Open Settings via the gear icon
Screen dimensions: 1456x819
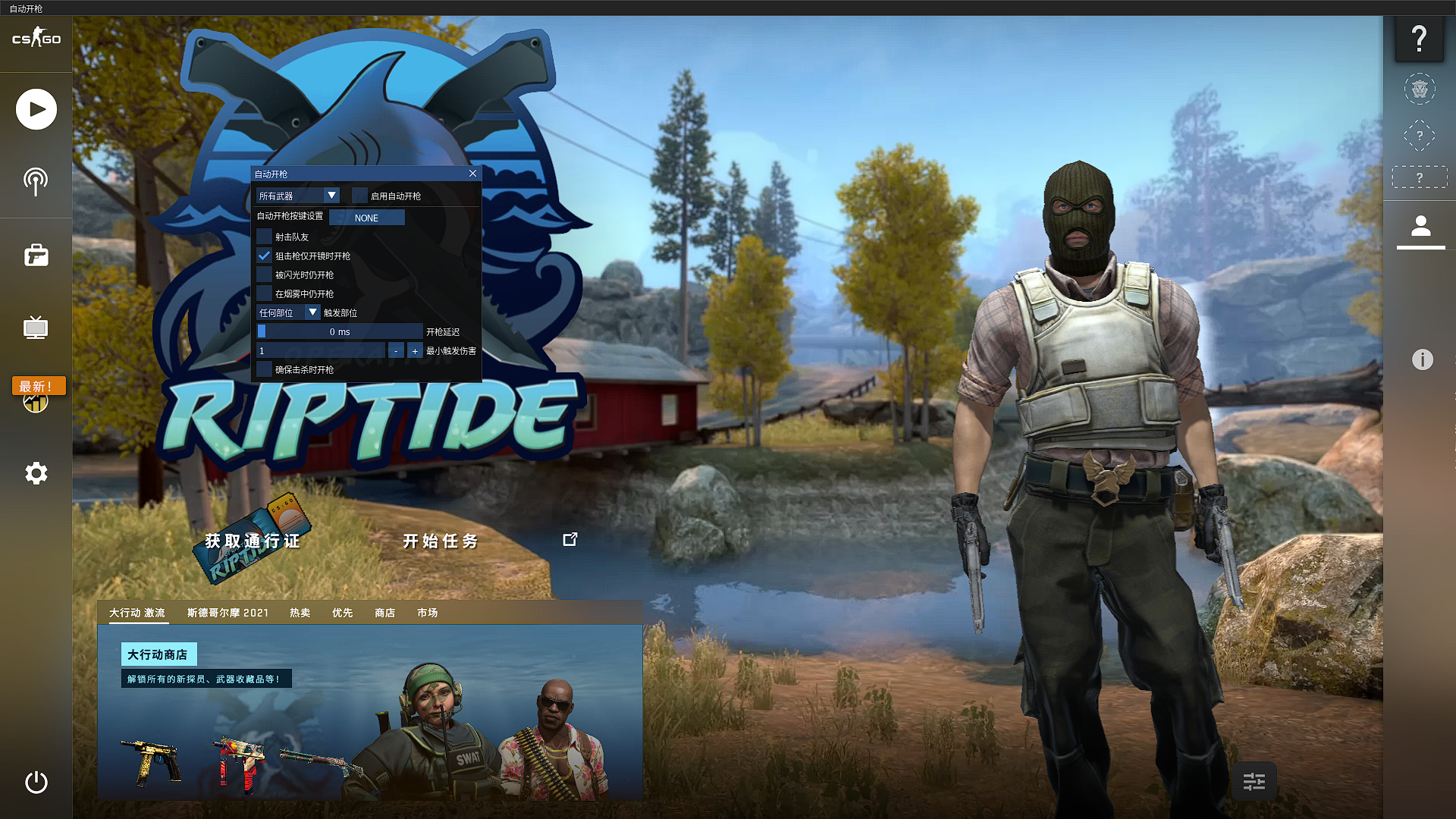(36, 473)
